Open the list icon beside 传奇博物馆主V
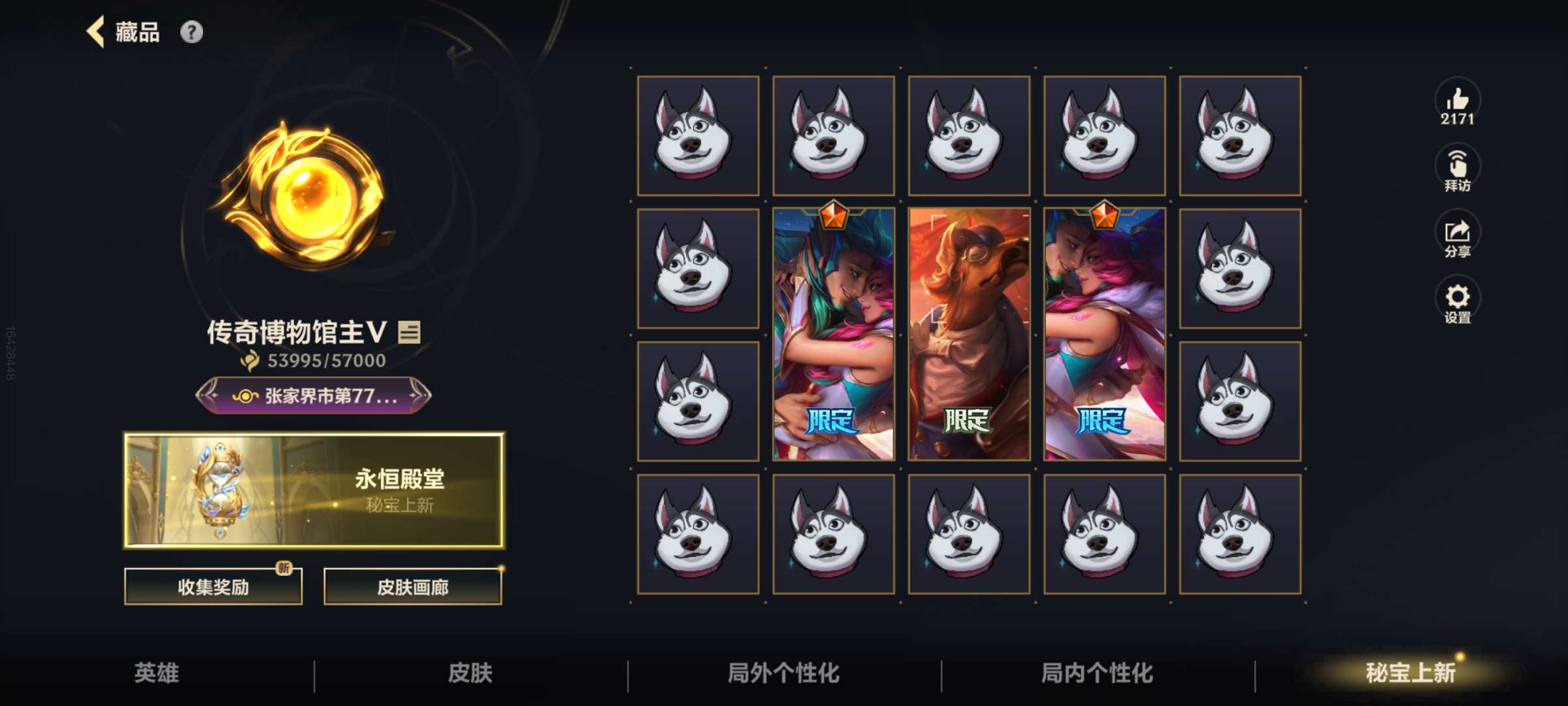This screenshot has width=1568, height=706. pos(410,332)
